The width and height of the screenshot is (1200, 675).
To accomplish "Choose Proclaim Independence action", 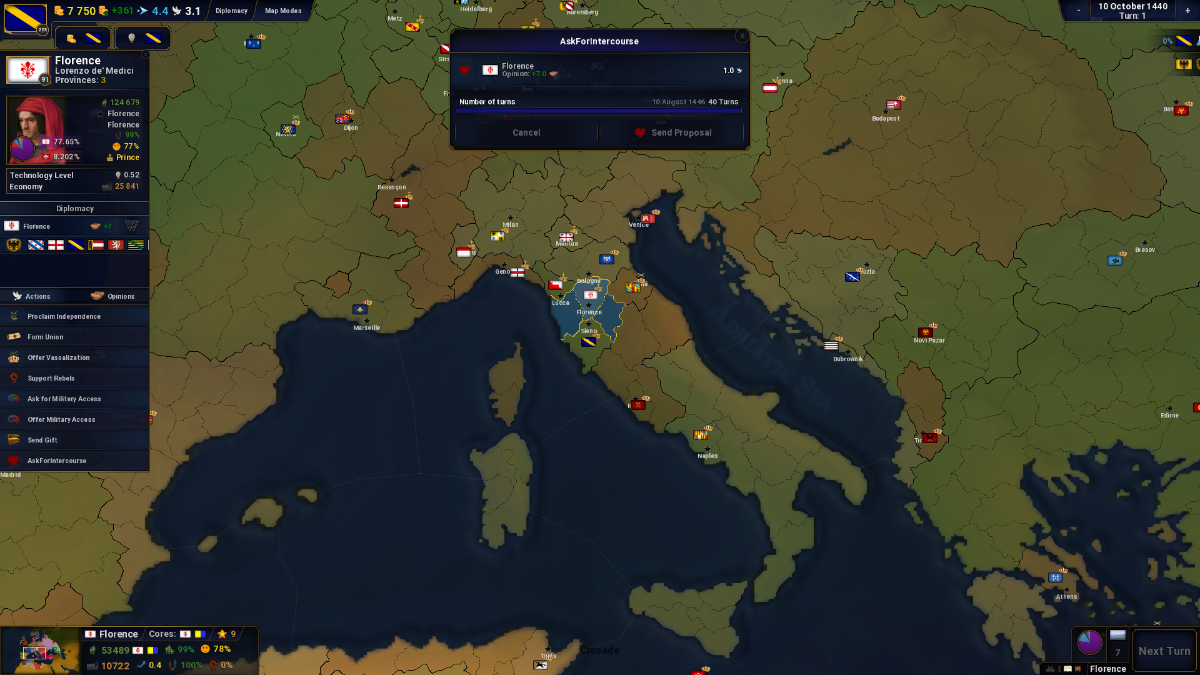I will coord(64,316).
